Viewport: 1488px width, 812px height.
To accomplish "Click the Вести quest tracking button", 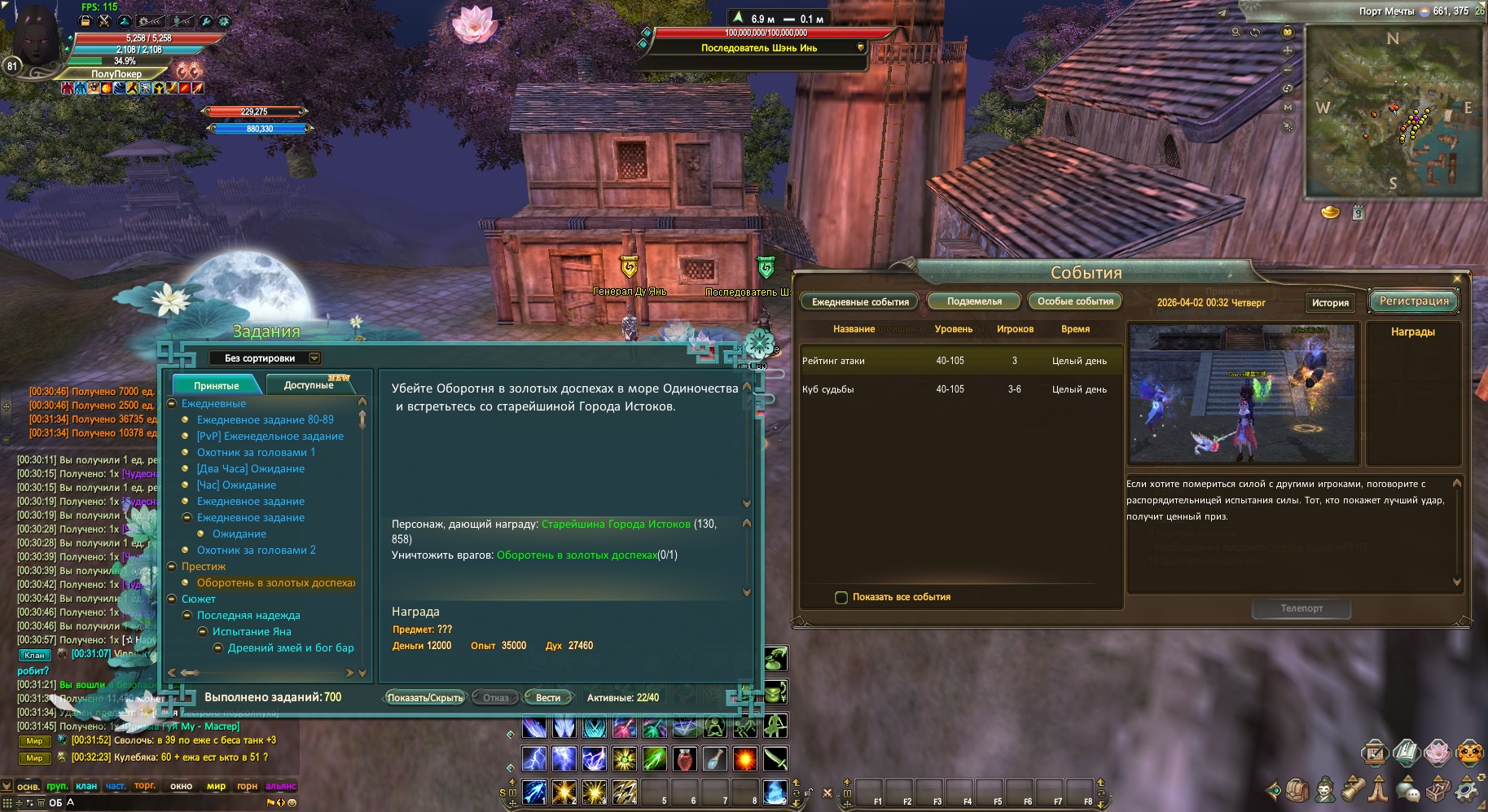I will point(548,698).
